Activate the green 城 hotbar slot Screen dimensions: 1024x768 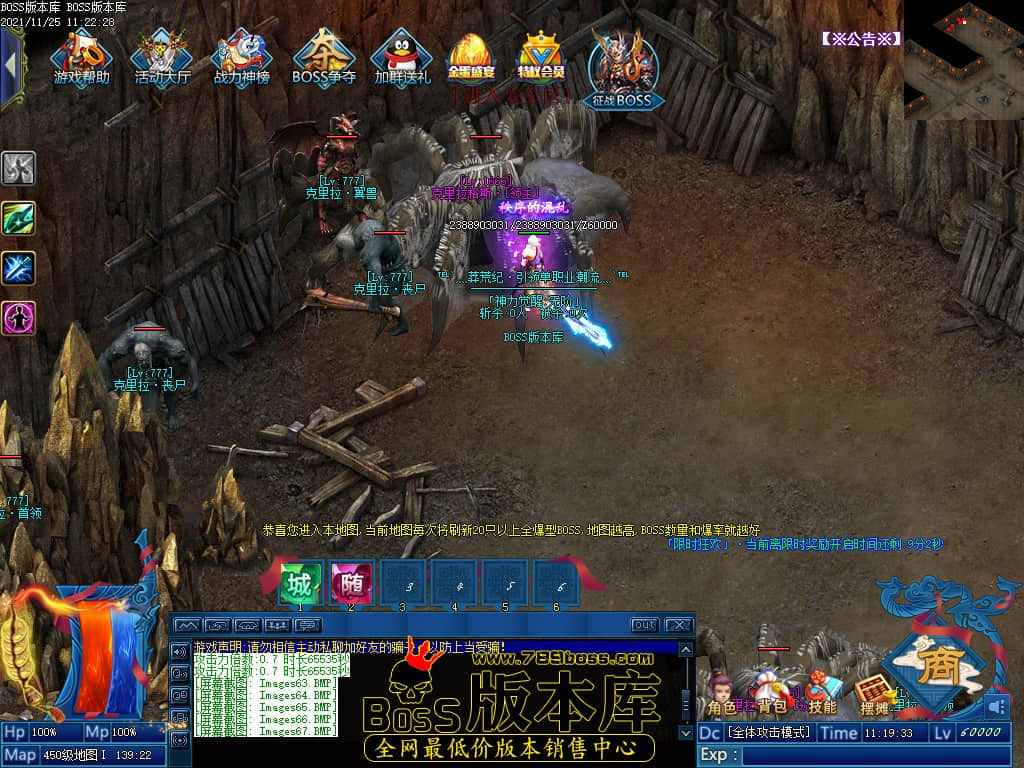(x=300, y=582)
